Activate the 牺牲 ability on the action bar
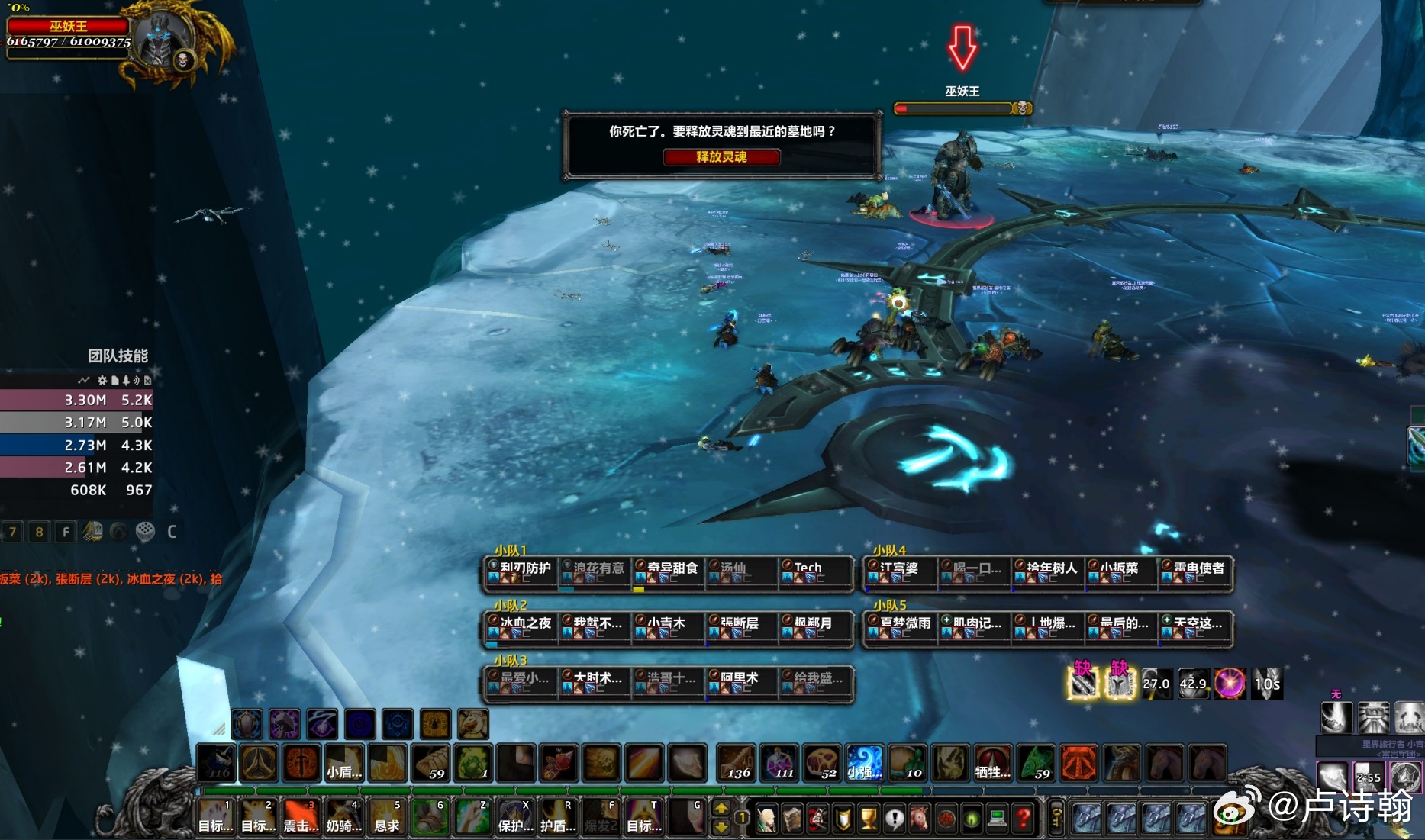 click(993, 762)
